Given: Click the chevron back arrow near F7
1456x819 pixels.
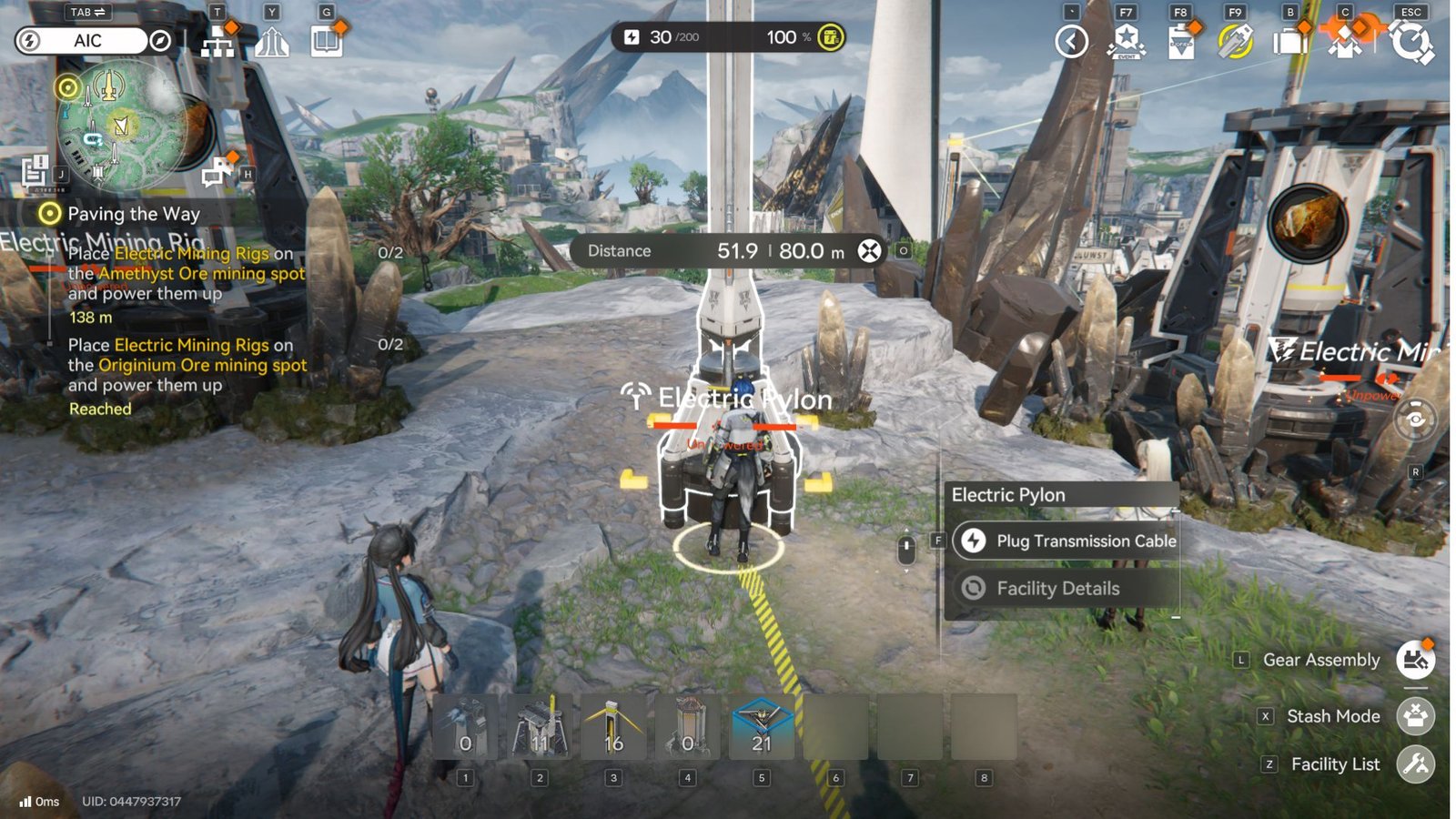Looking at the screenshot, I should 1073,42.
